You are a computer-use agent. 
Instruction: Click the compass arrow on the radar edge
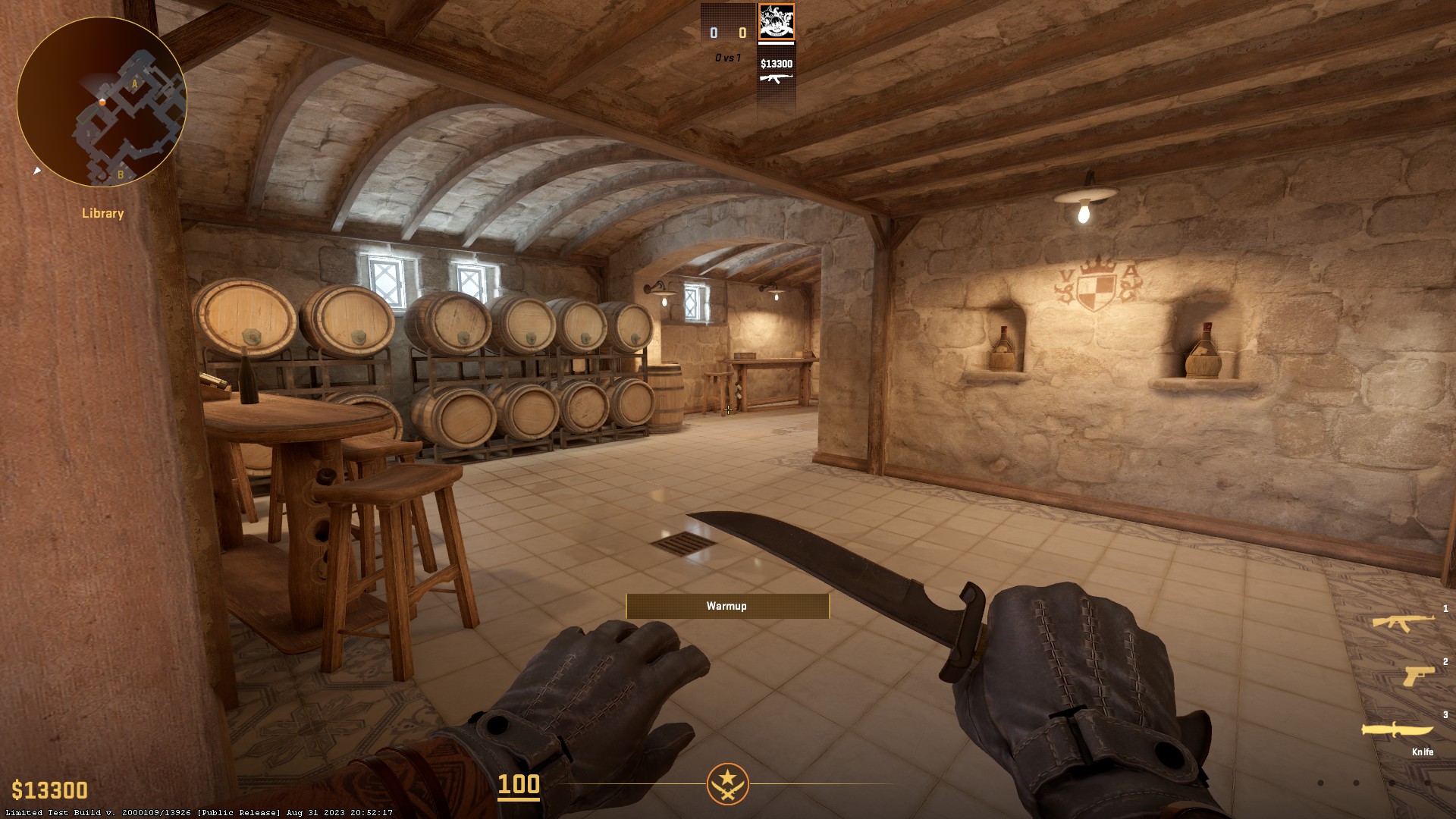pyautogui.click(x=36, y=171)
